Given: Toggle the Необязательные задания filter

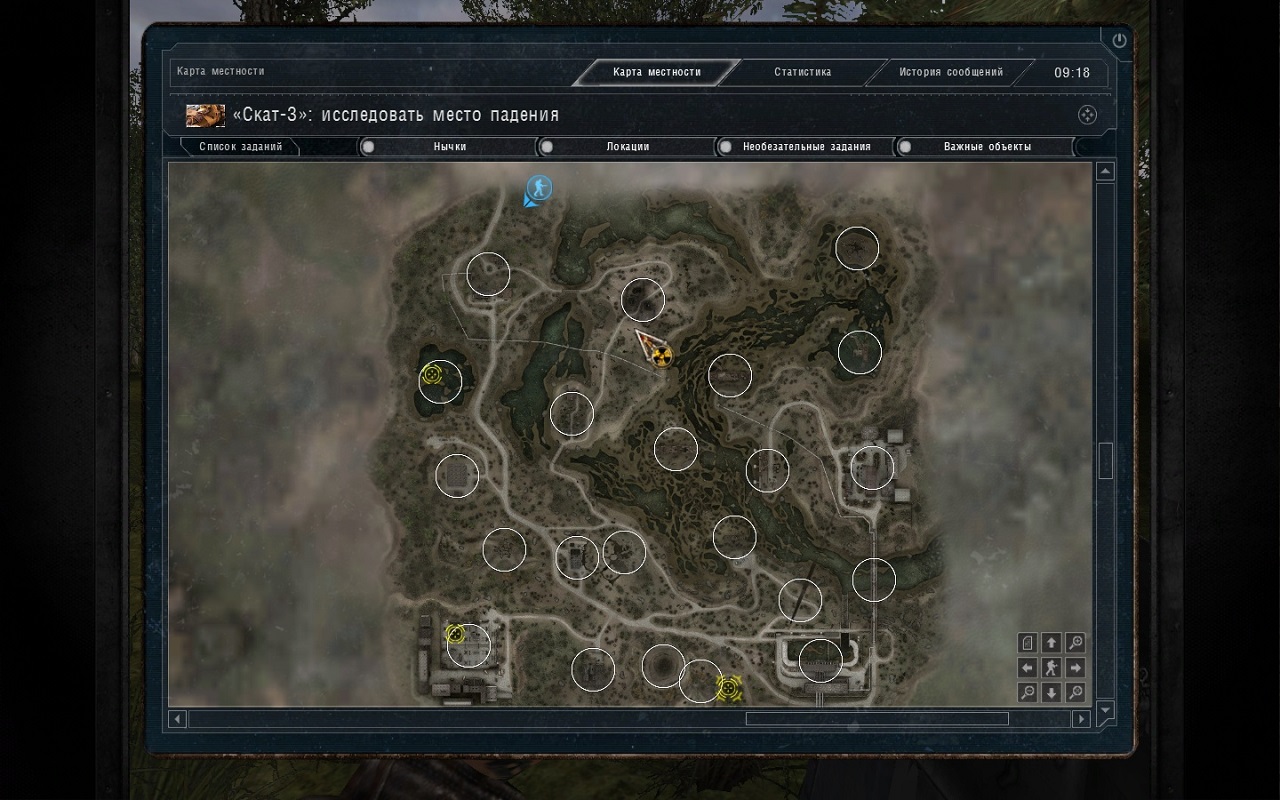Looking at the screenshot, I should click(x=805, y=147).
